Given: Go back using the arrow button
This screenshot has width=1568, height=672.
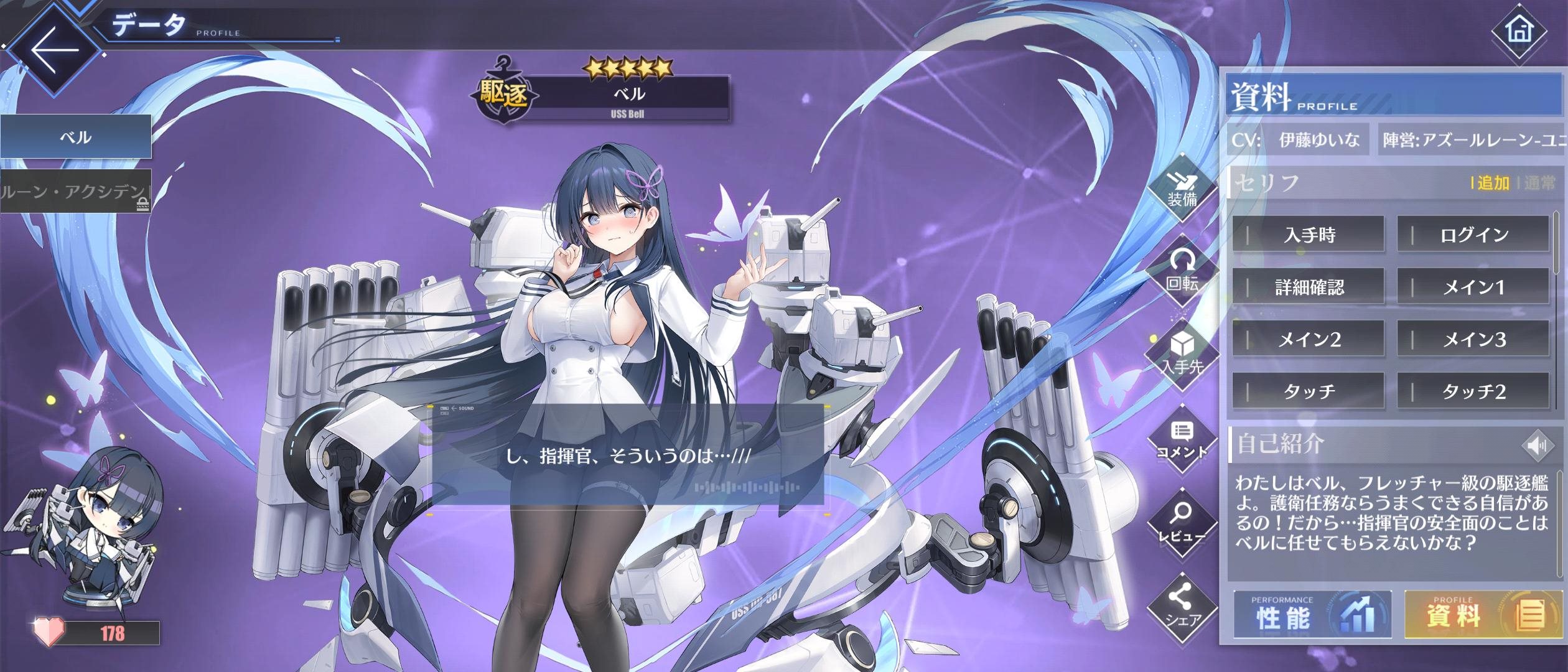Looking at the screenshot, I should coord(55,50).
